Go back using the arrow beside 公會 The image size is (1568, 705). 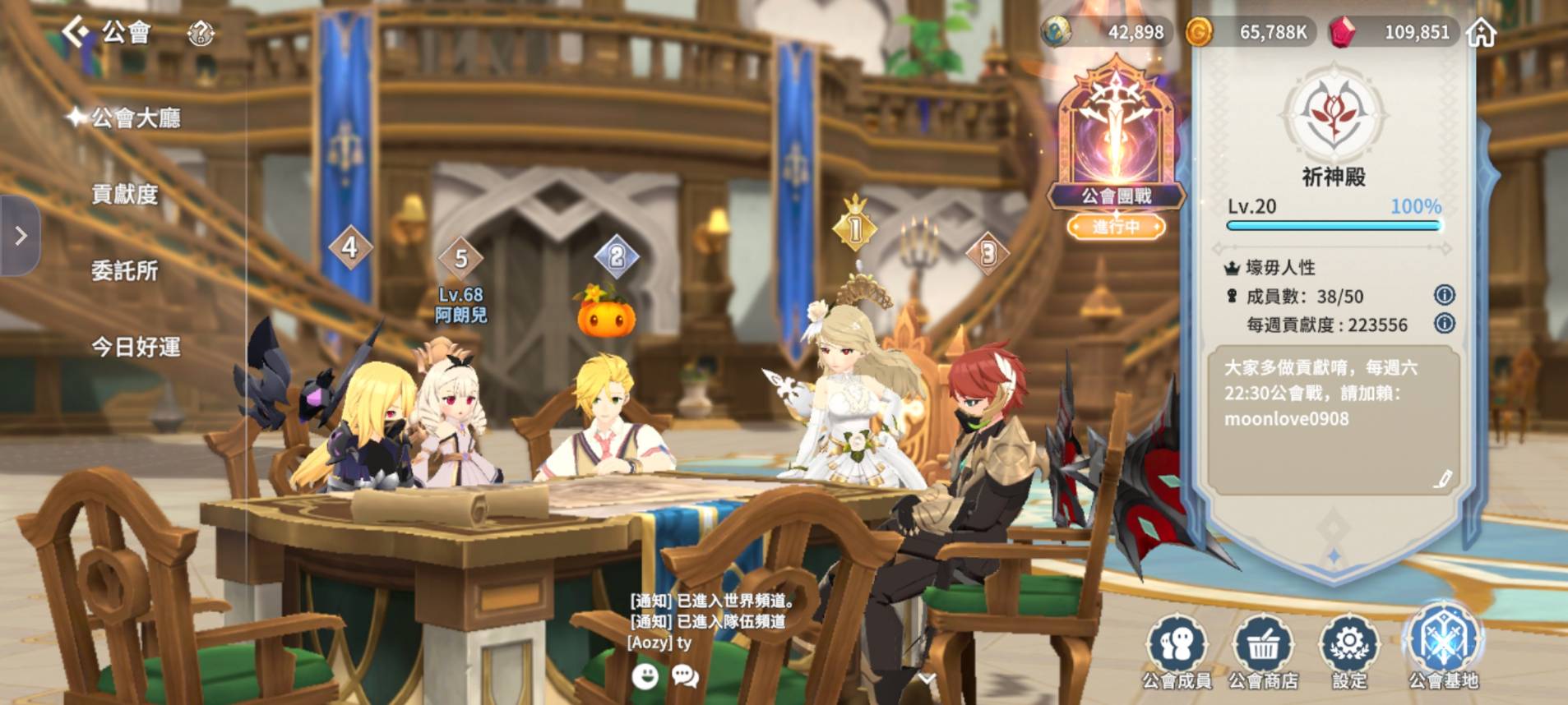(76, 33)
